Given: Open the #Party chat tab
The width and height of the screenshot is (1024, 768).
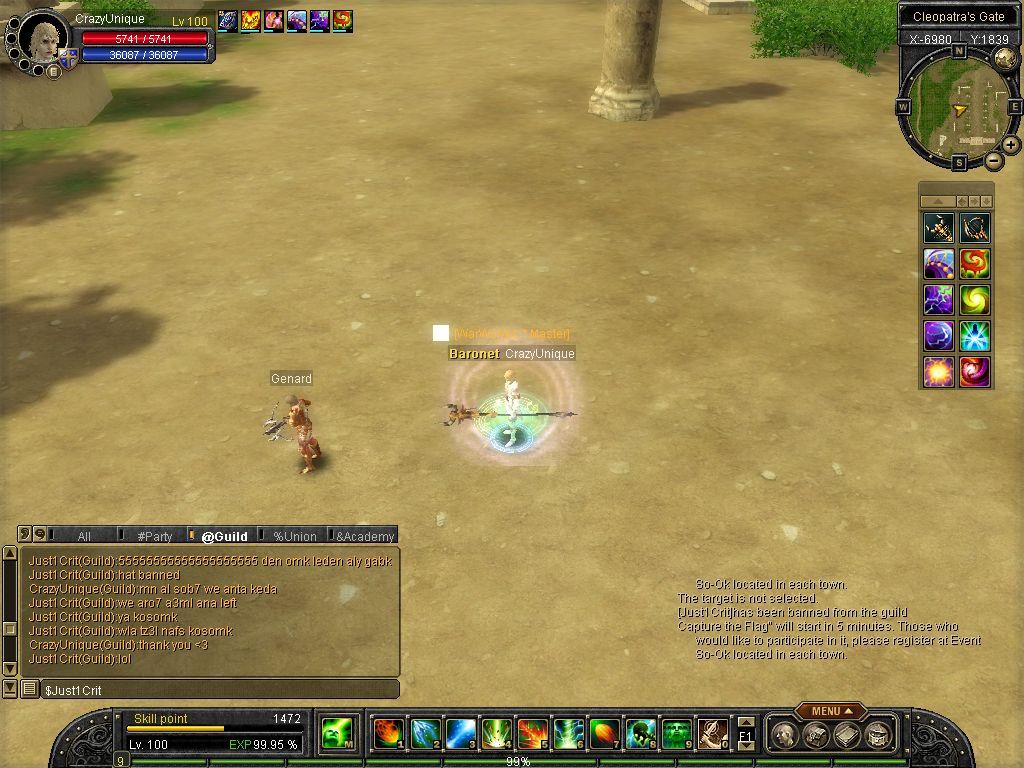Looking at the screenshot, I should click(x=155, y=536).
